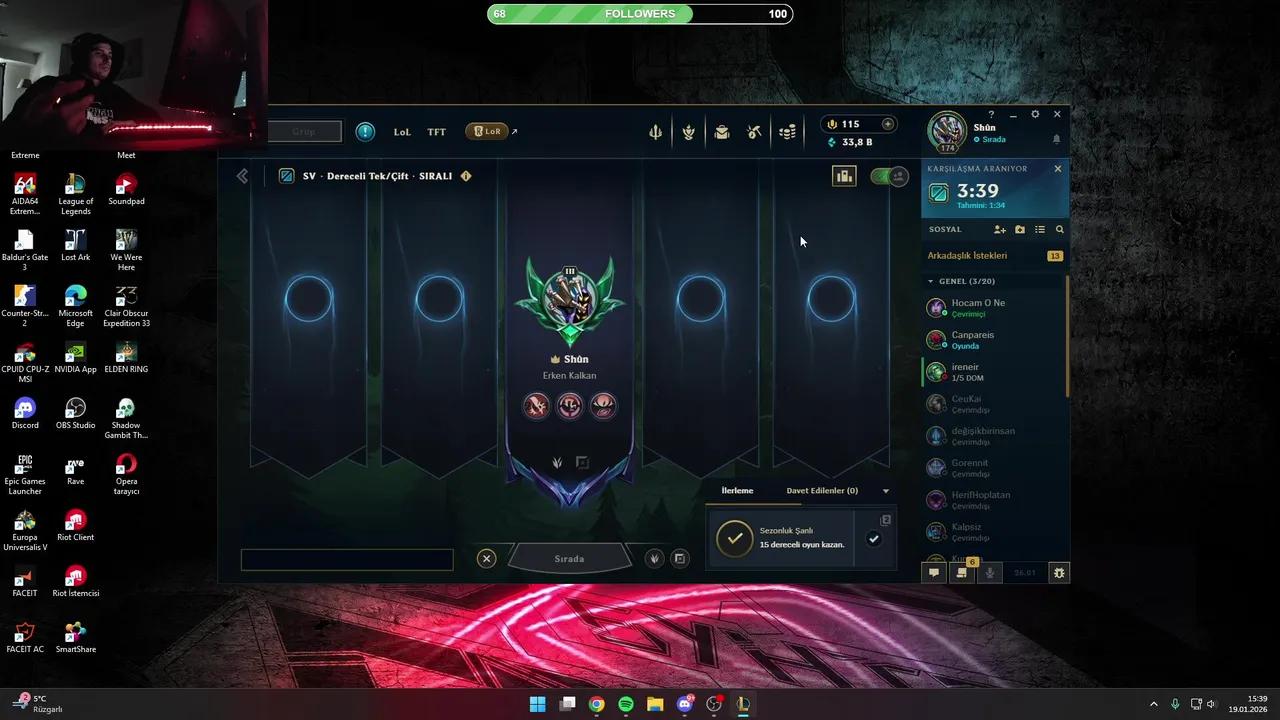Click the FOLLOWERS progress bar at top
The height and width of the screenshot is (720, 1280).
click(x=640, y=13)
